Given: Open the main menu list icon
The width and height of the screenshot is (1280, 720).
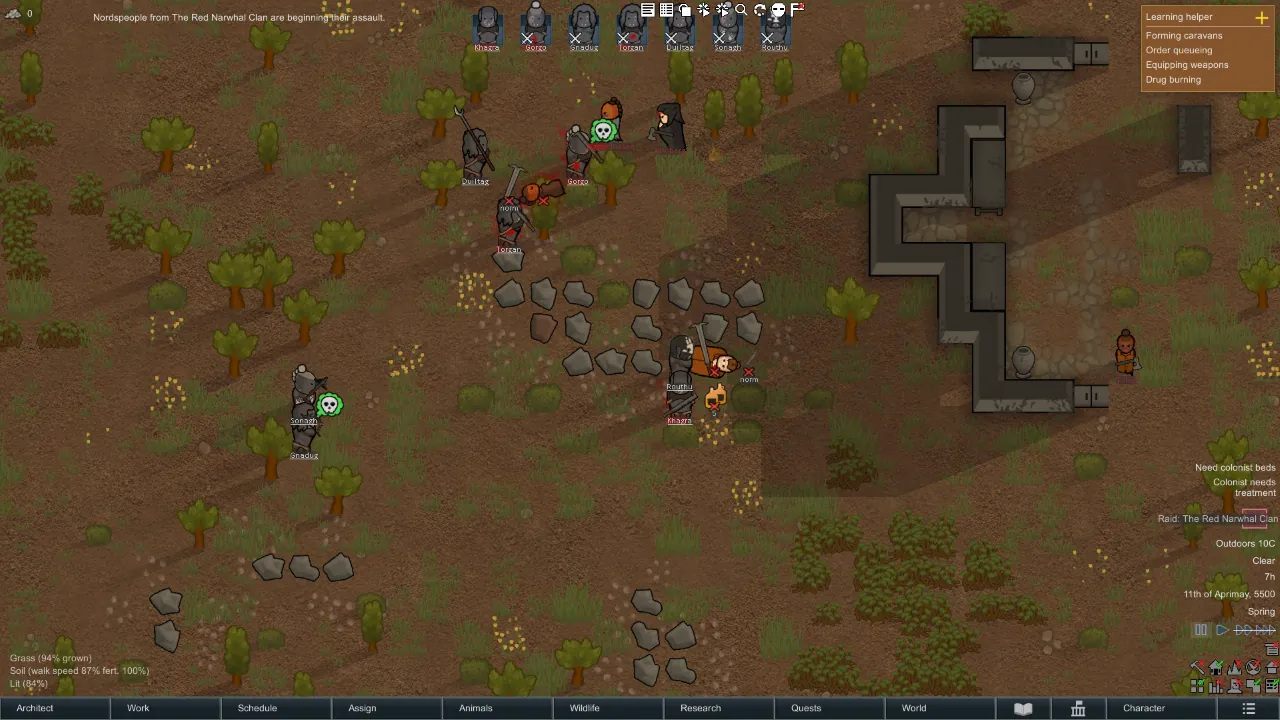Looking at the screenshot, I should pyautogui.click(x=1248, y=708).
